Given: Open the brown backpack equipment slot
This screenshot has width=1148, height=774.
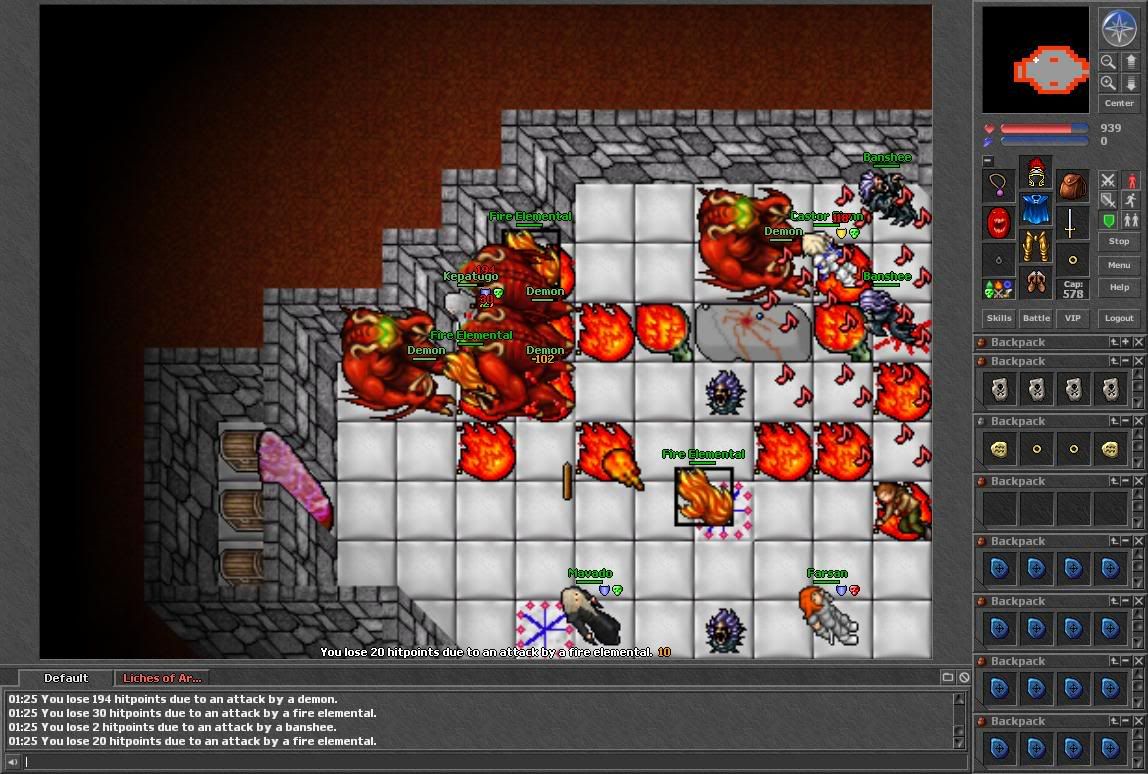Looking at the screenshot, I should coord(1073,185).
